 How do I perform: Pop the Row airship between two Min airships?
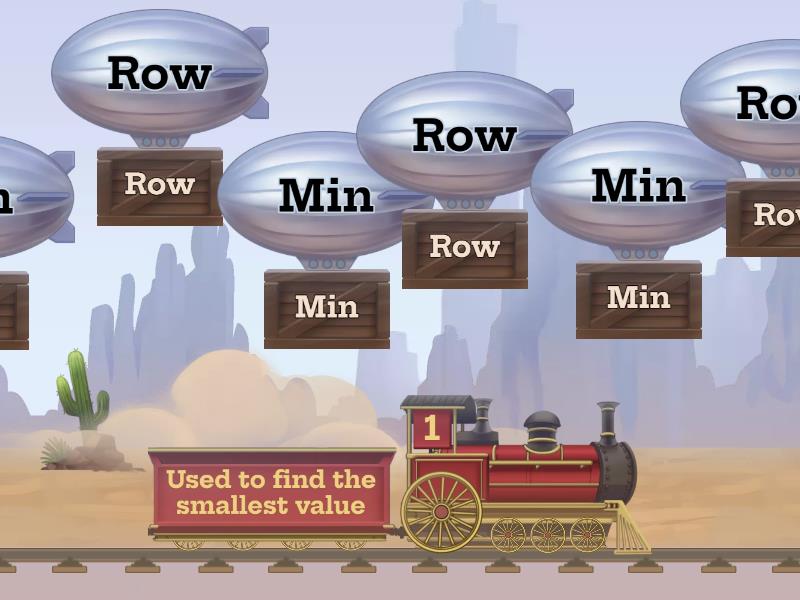tap(463, 136)
